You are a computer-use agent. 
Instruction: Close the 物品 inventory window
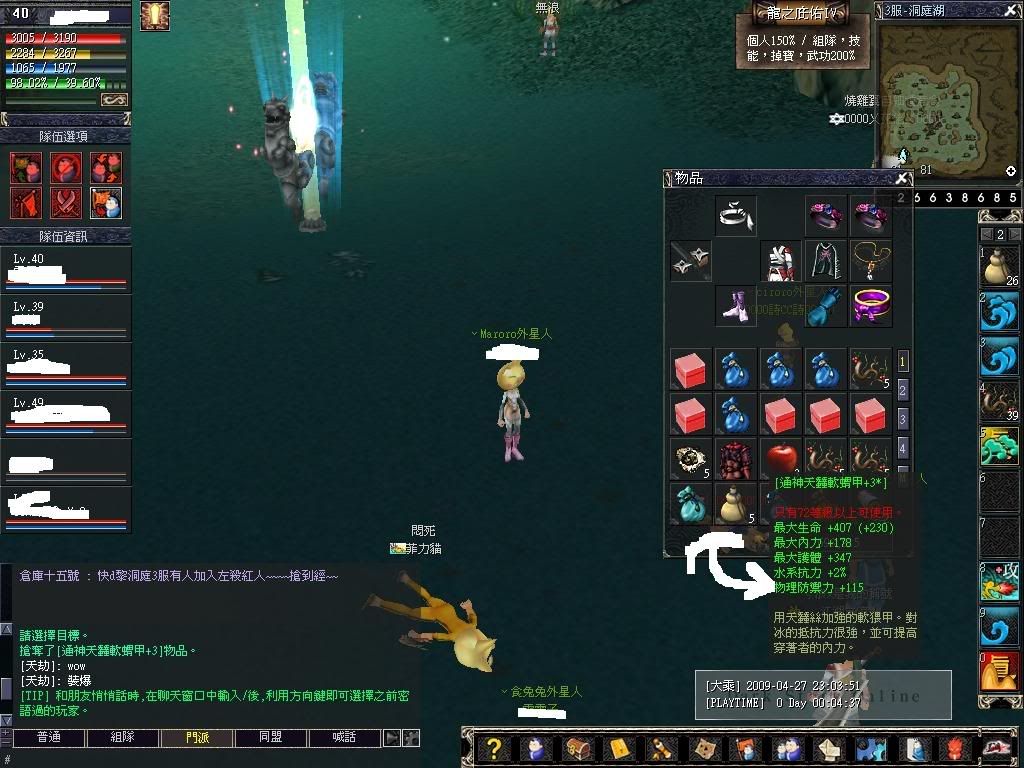[902, 178]
